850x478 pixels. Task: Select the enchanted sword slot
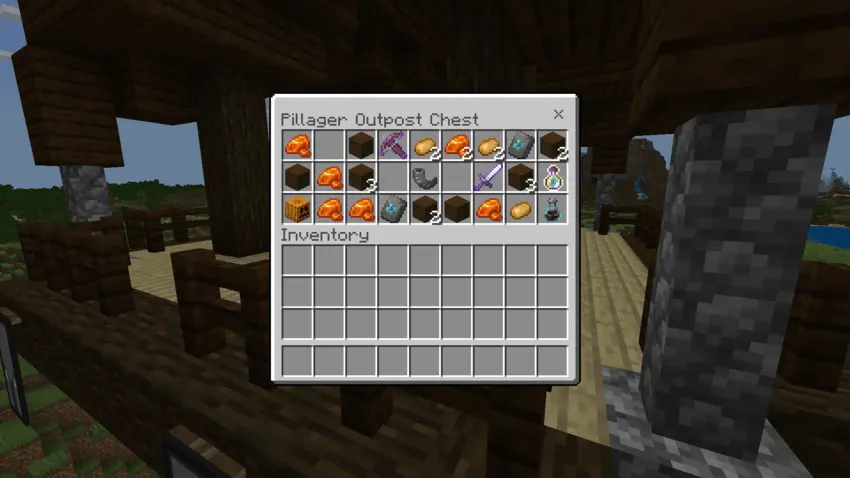tap(488, 178)
